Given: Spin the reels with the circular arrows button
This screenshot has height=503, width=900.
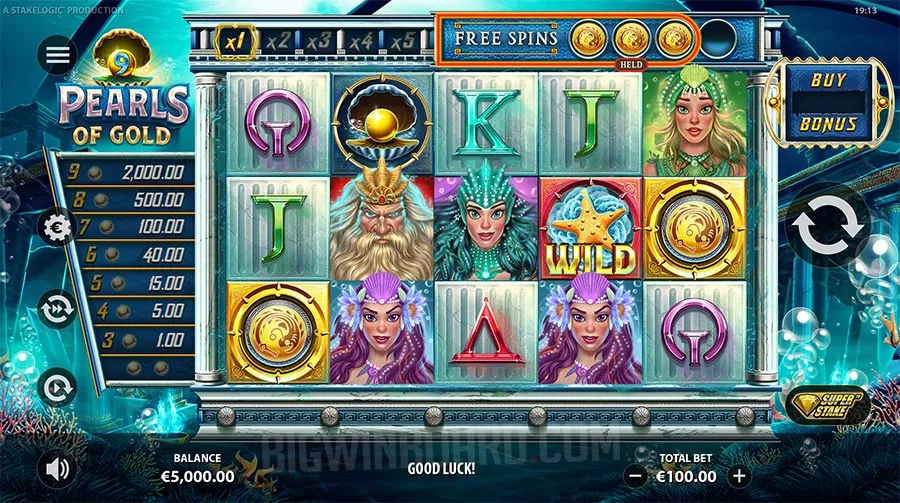Looking at the screenshot, I should coord(827,228).
